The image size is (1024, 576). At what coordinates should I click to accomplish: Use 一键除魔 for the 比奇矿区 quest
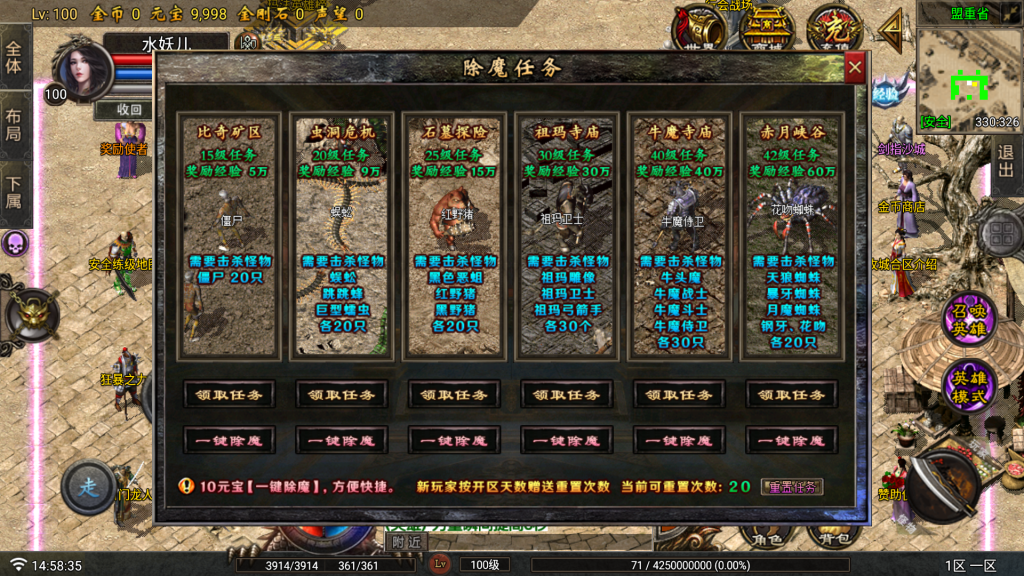pos(229,440)
